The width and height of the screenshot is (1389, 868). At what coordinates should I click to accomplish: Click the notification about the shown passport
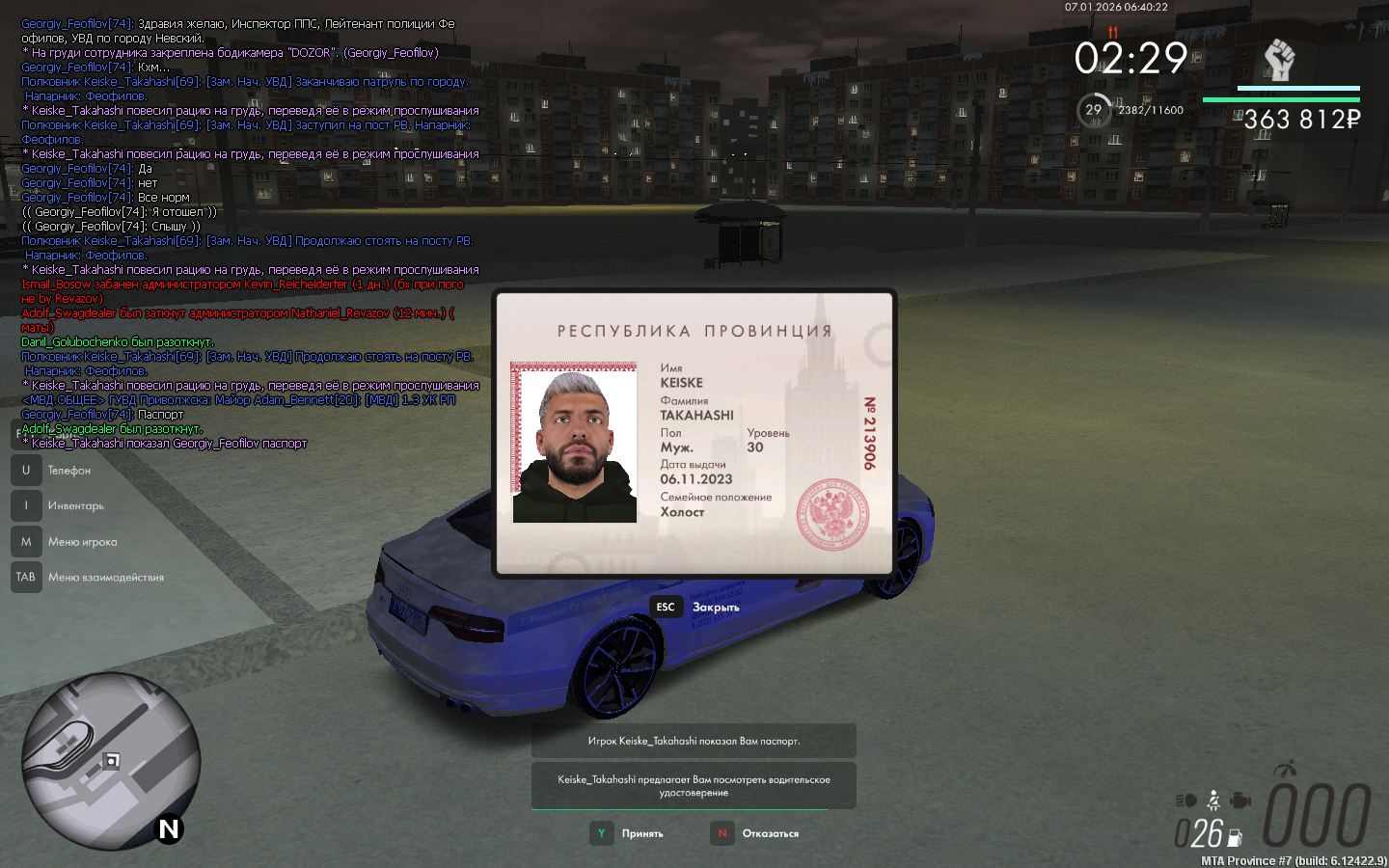tap(694, 741)
